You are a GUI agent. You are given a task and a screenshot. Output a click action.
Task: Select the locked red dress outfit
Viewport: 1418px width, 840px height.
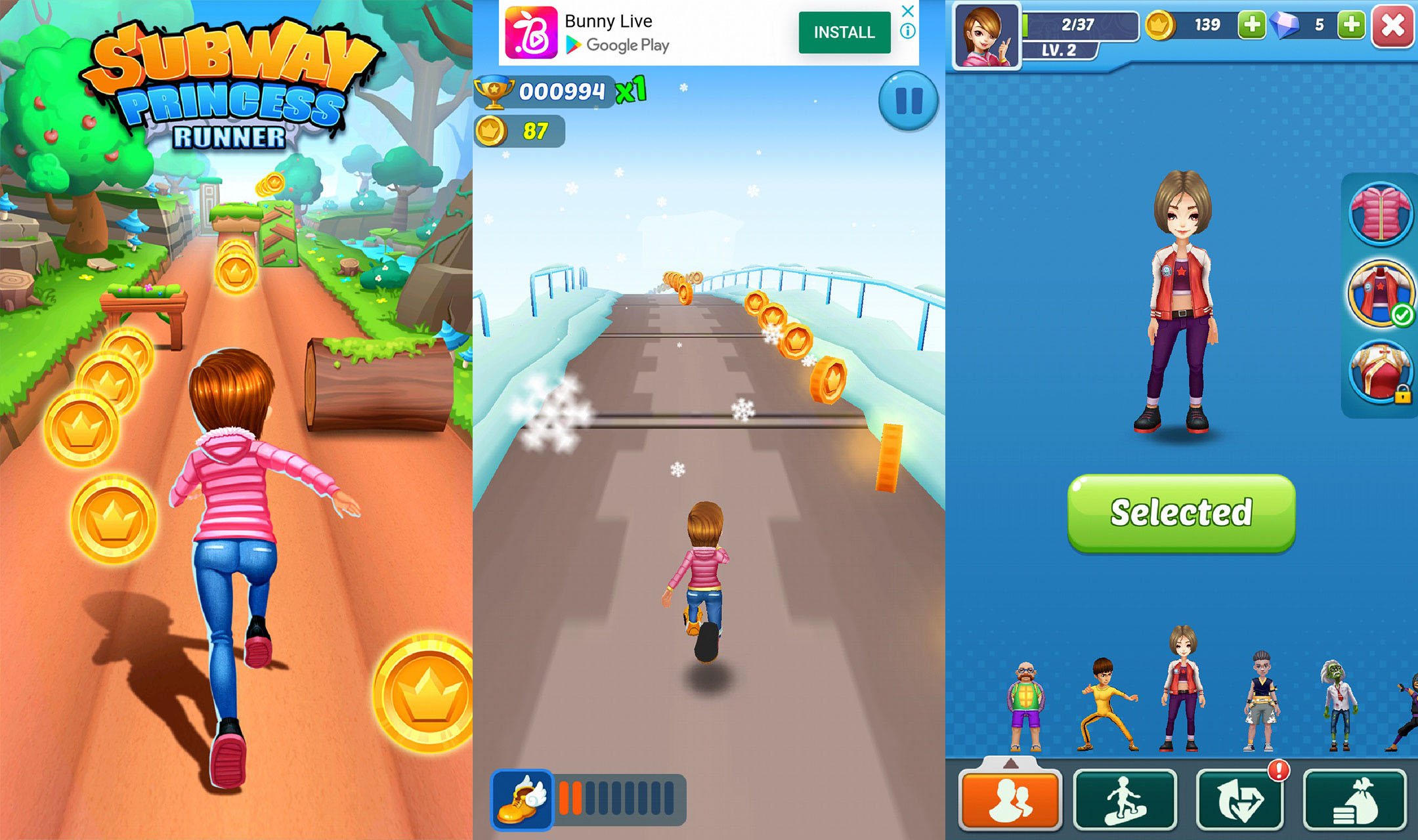pyautogui.click(x=1381, y=374)
